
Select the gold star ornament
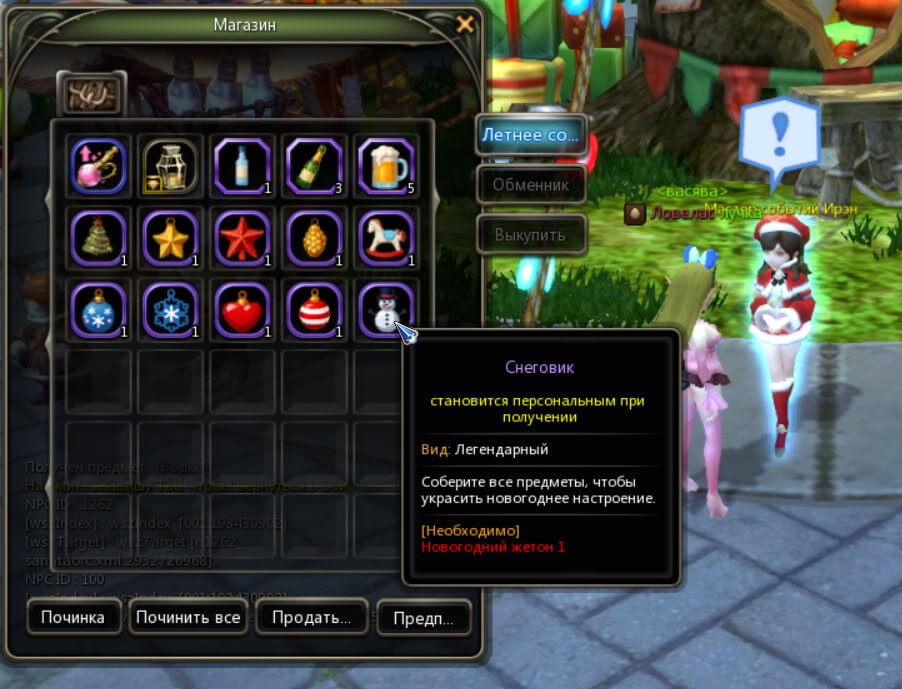point(170,237)
